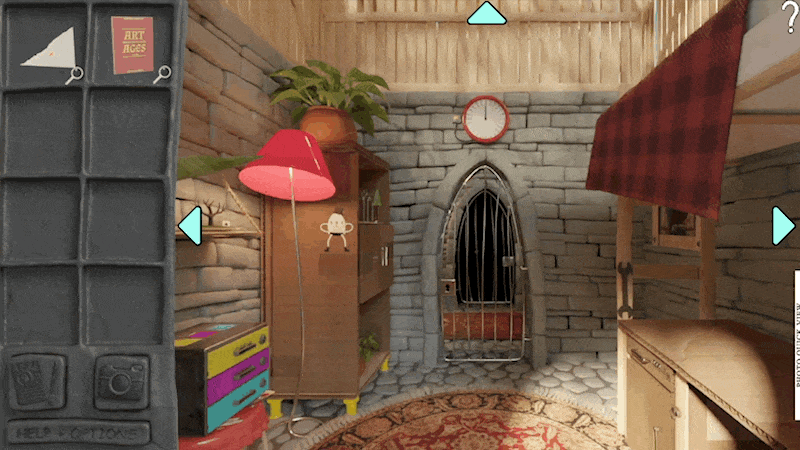Turn view right with the cyan arrow
This screenshot has height=450, width=800.
(x=783, y=226)
